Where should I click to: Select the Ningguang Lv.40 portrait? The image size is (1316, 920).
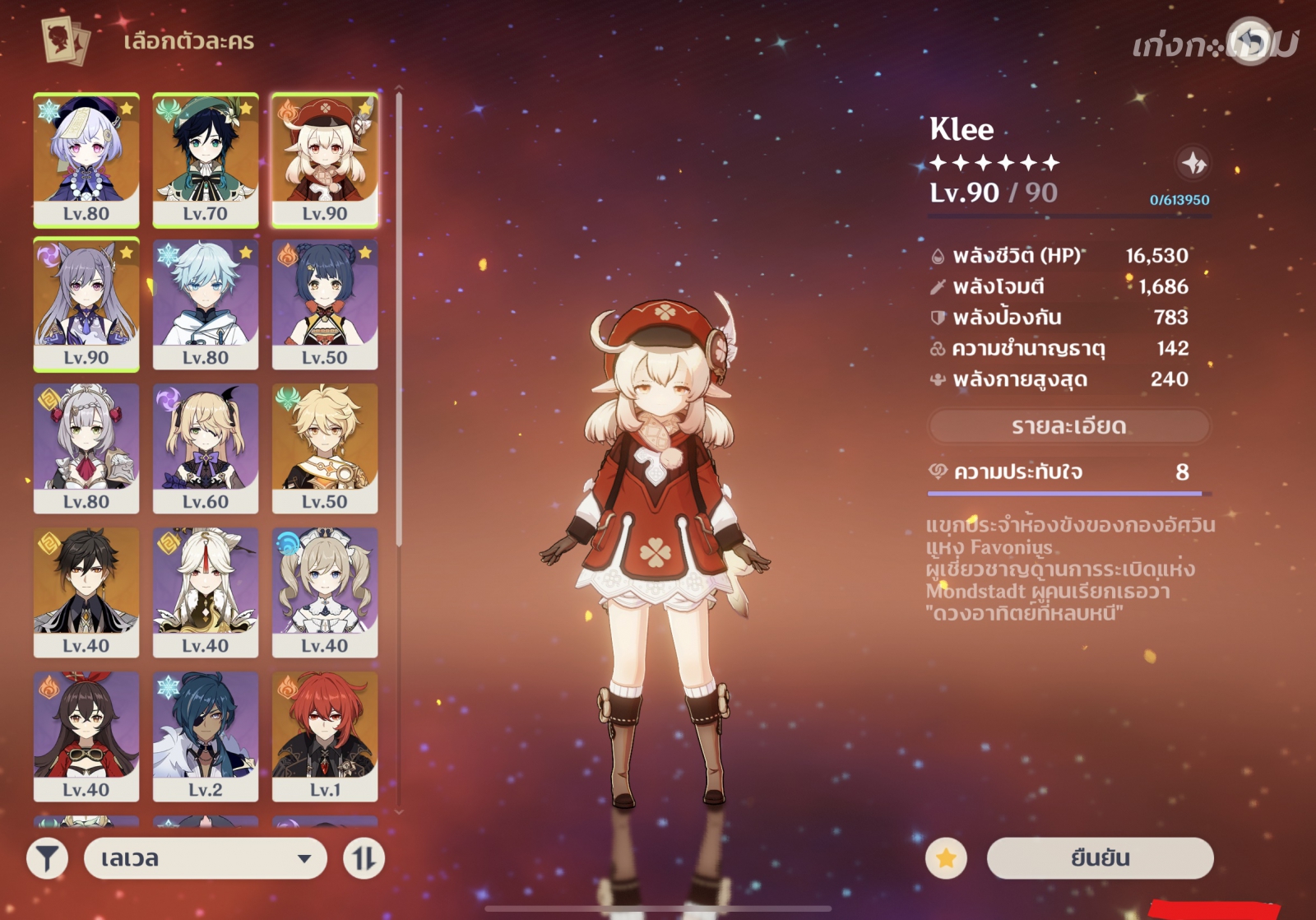click(206, 592)
